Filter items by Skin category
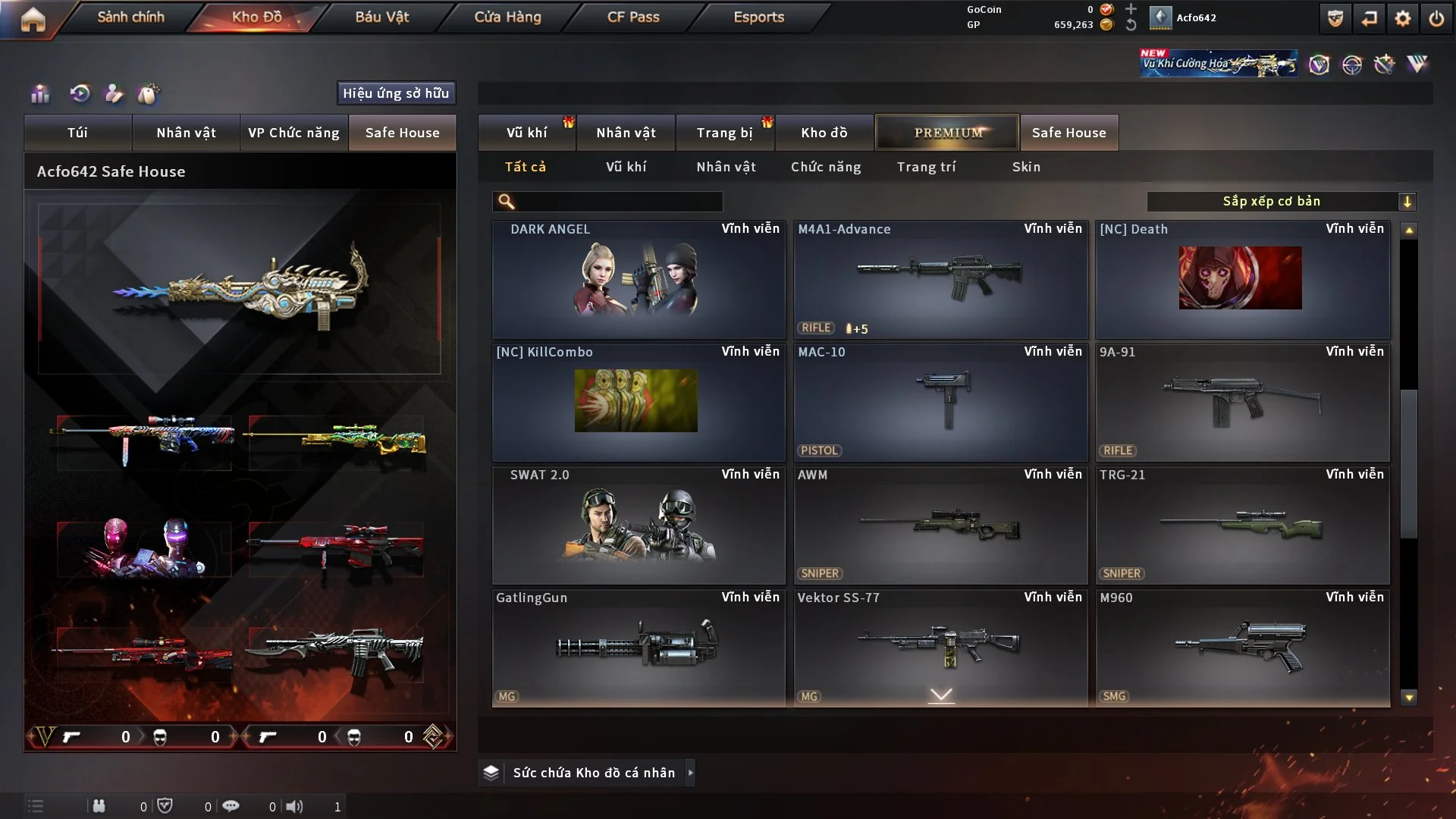The height and width of the screenshot is (819, 1456). 1026,167
